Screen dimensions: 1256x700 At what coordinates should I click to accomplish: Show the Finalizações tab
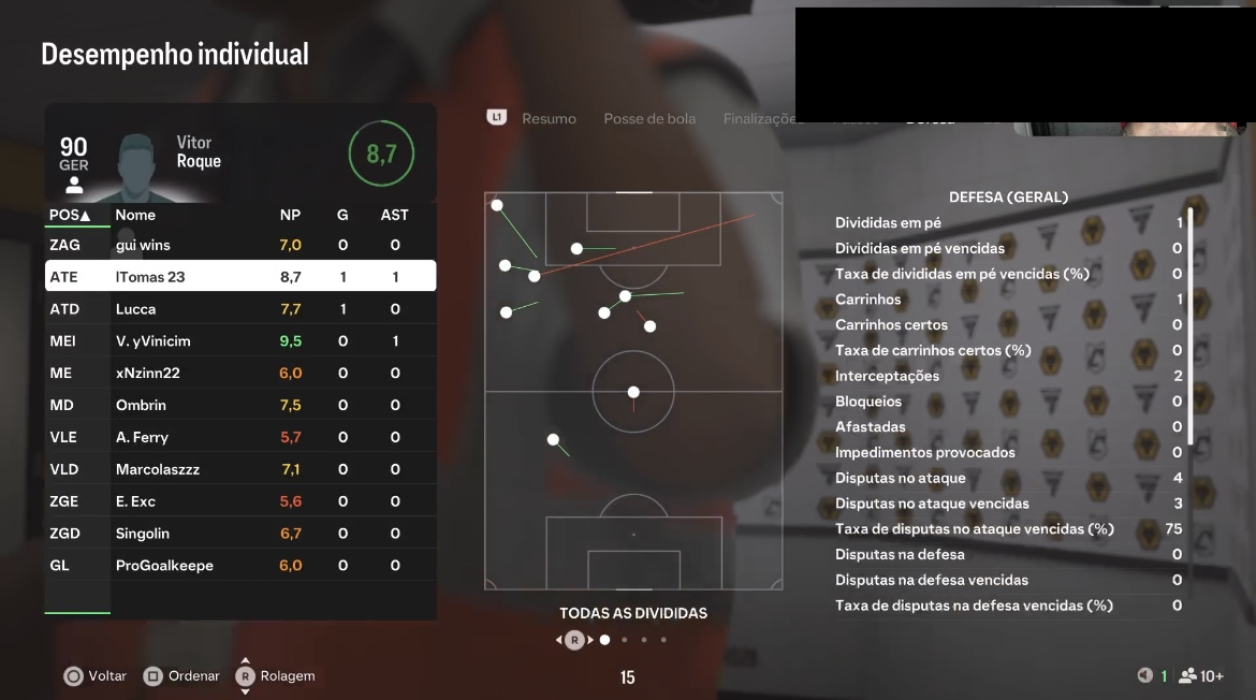click(x=761, y=119)
